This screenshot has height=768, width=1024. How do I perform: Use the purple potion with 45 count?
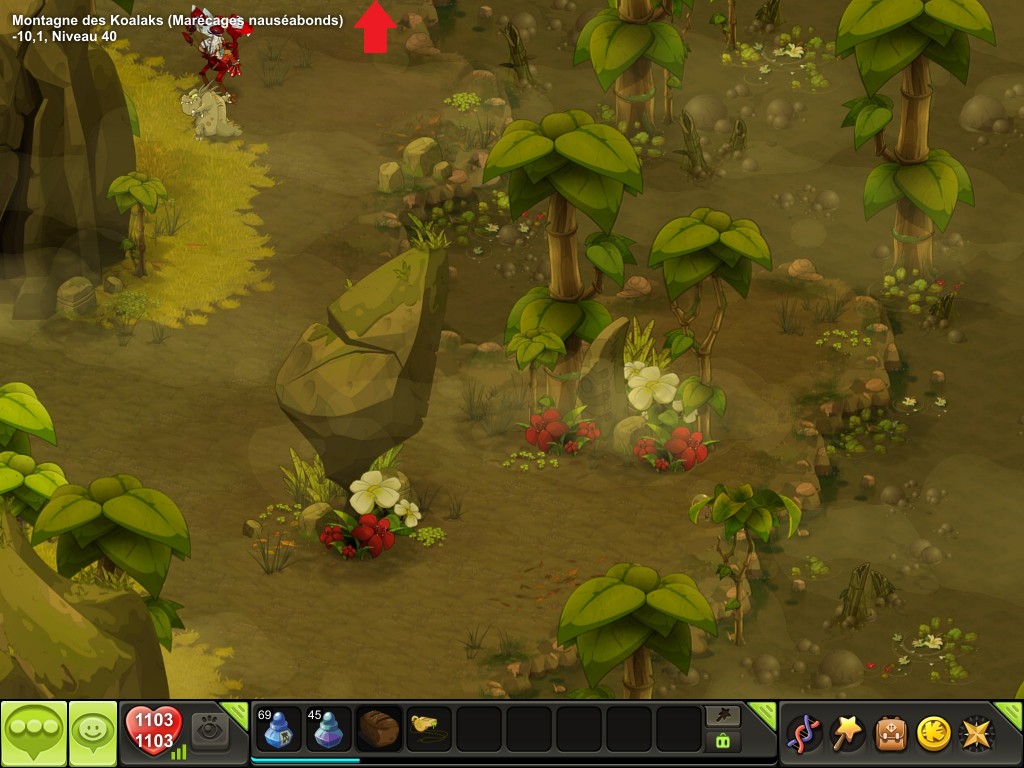click(328, 730)
